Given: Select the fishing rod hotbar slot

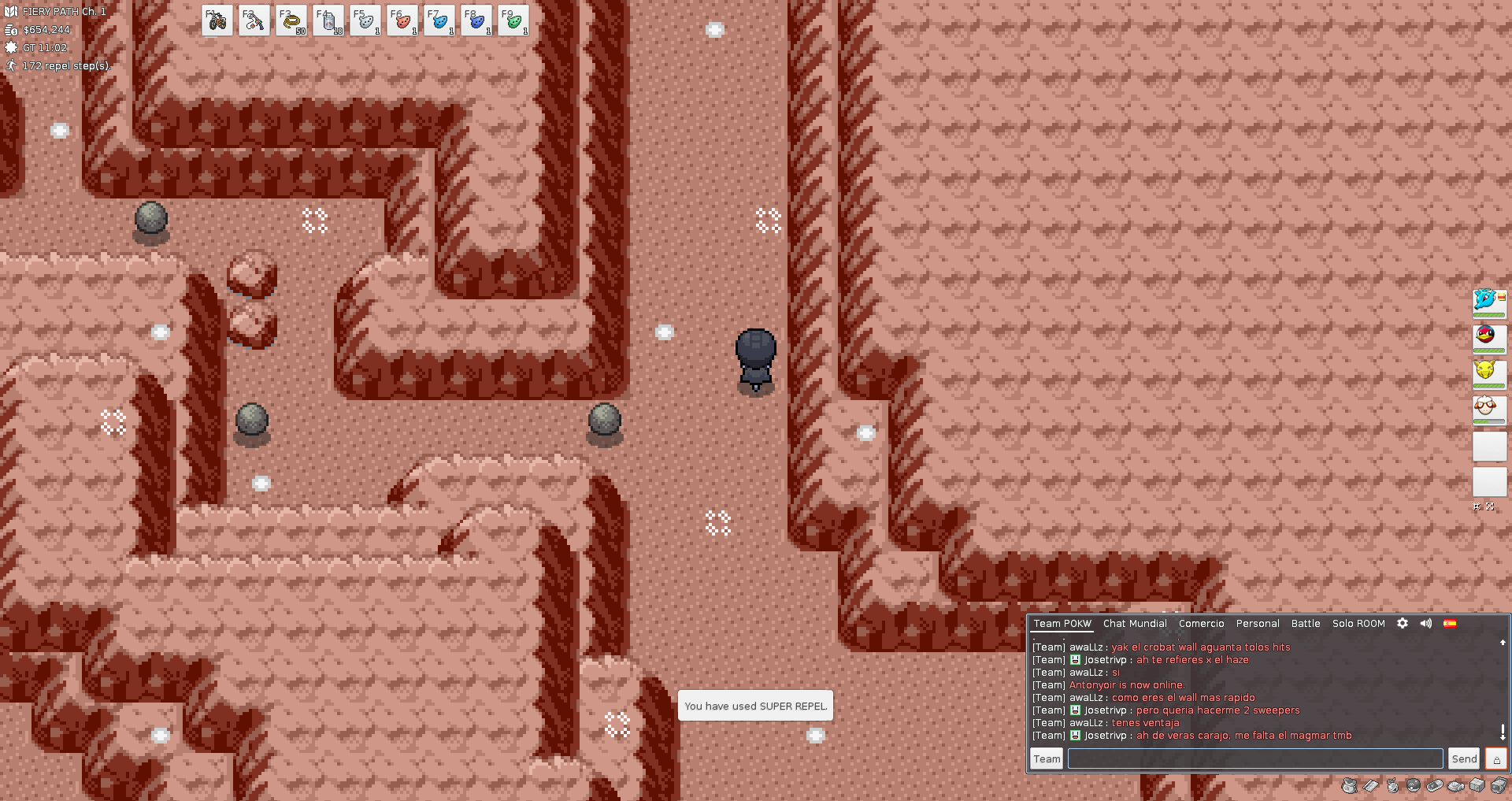Looking at the screenshot, I should coord(254,21).
